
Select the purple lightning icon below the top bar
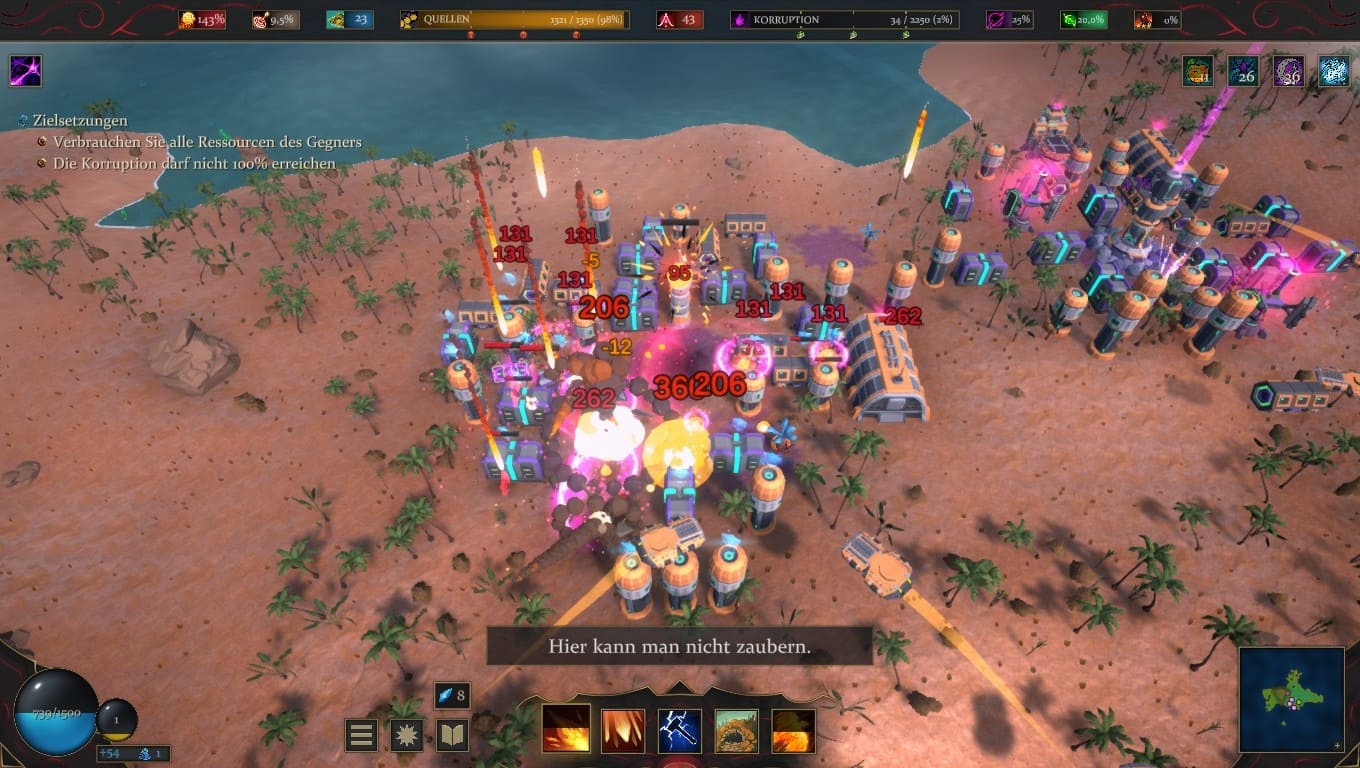click(25, 71)
